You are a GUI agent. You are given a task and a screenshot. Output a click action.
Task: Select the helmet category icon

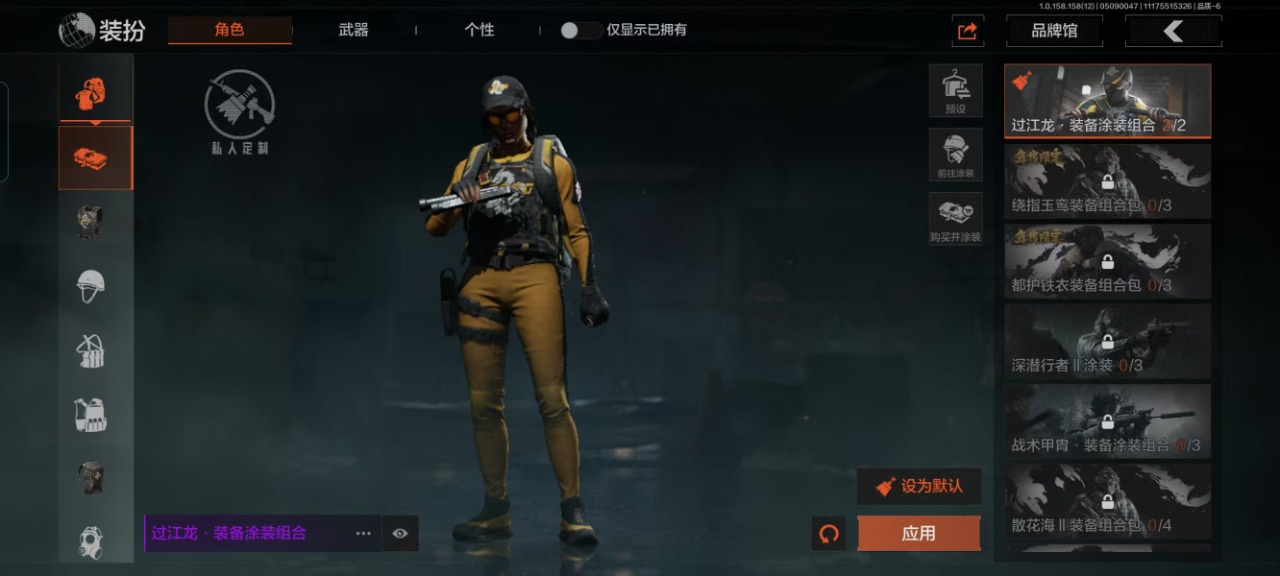[91, 286]
